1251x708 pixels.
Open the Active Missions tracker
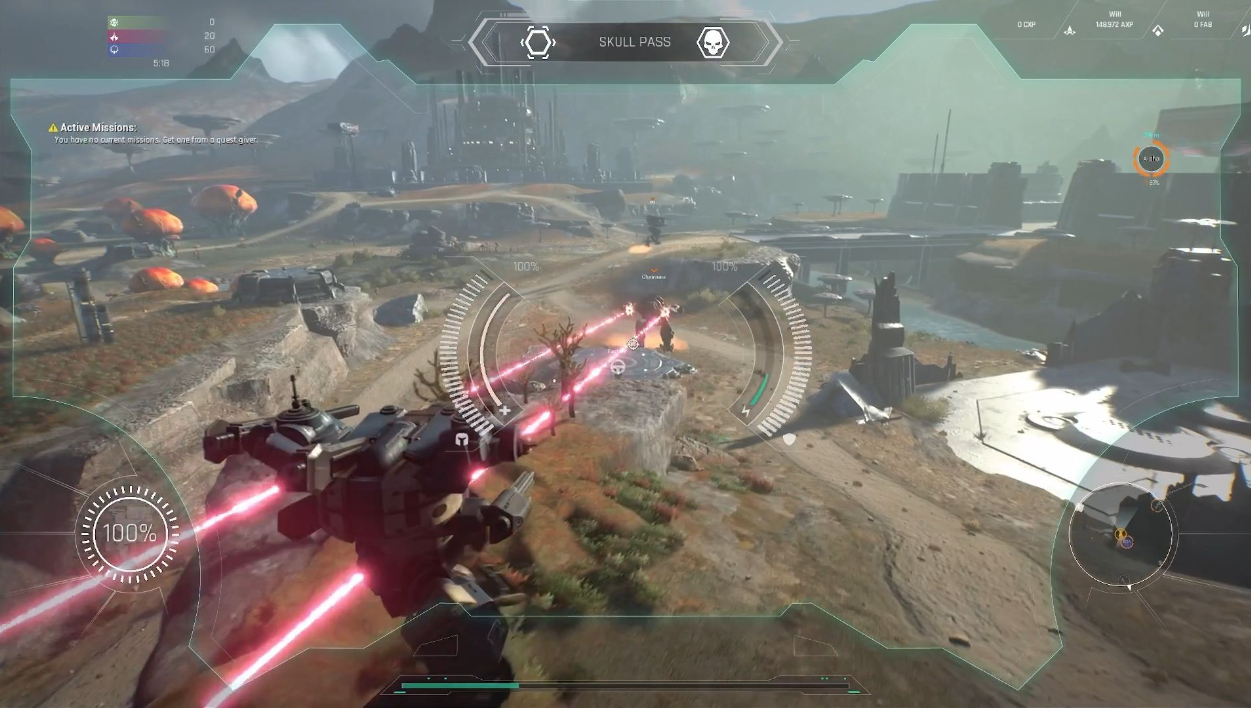point(97,128)
